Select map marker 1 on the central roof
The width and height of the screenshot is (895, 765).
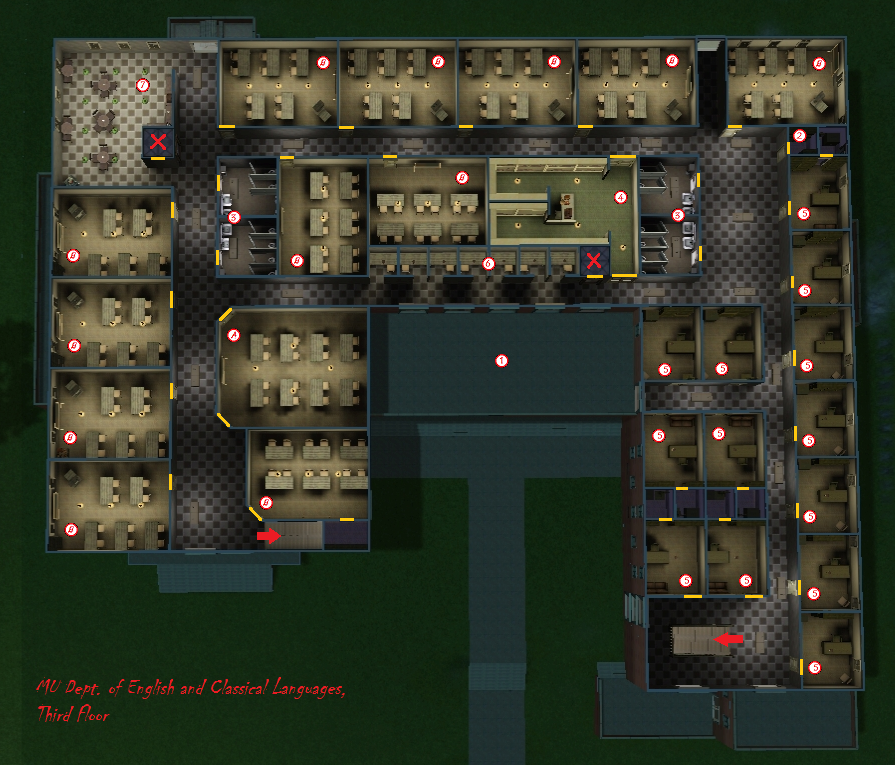502,360
